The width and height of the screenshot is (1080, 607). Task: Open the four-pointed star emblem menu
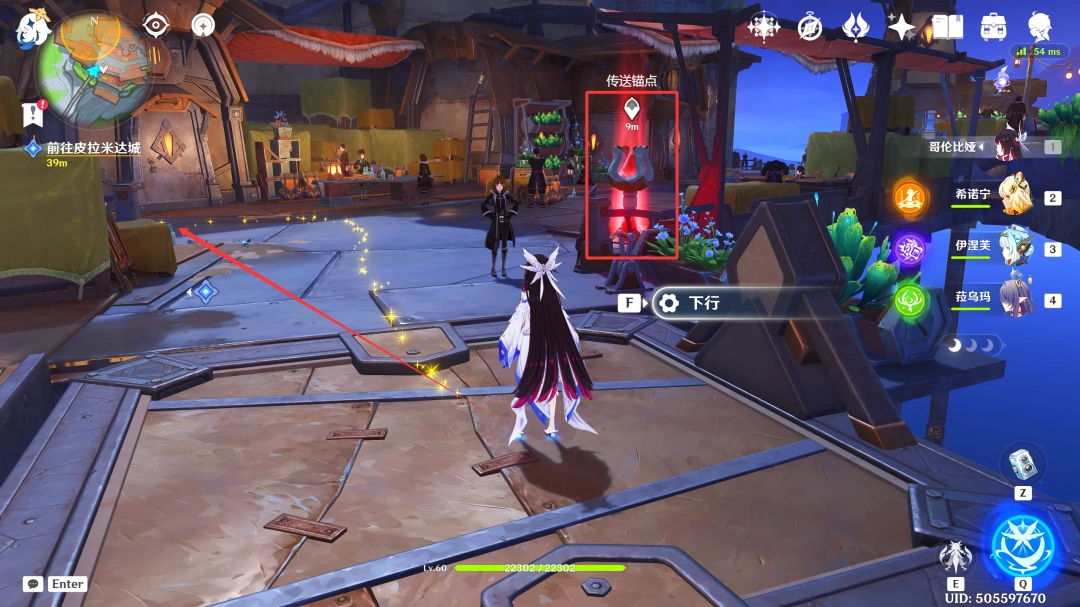coord(764,27)
